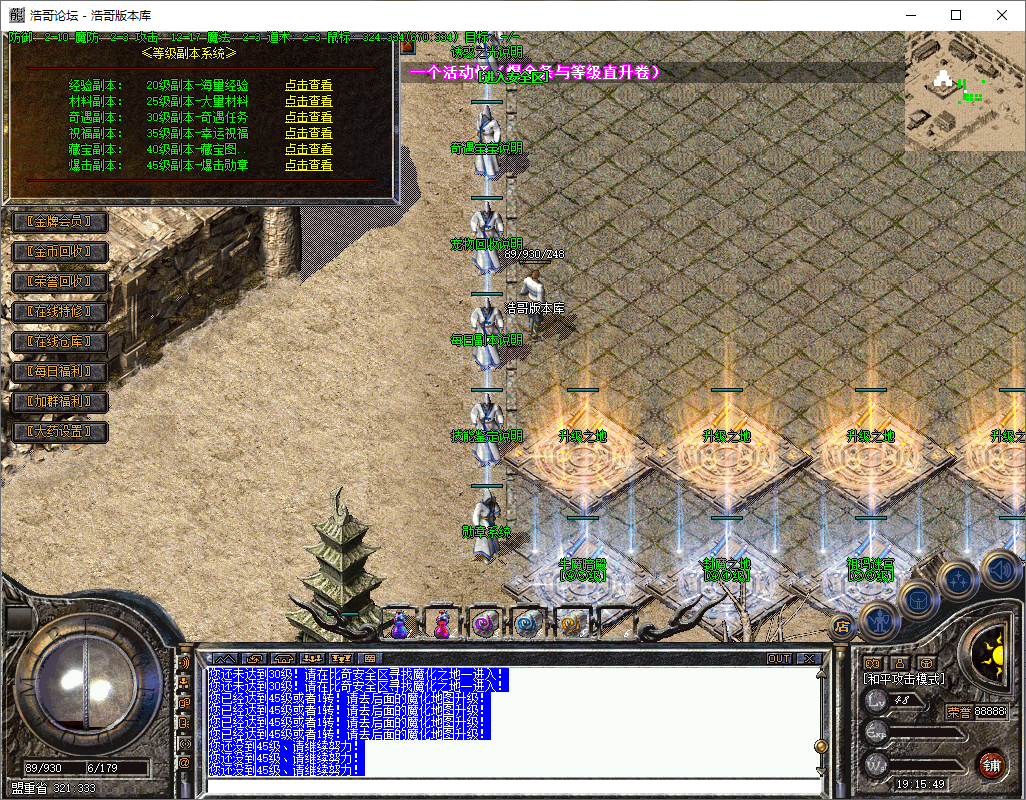
Task: Open the 金币回收 gold recycling button
Action: (59, 252)
